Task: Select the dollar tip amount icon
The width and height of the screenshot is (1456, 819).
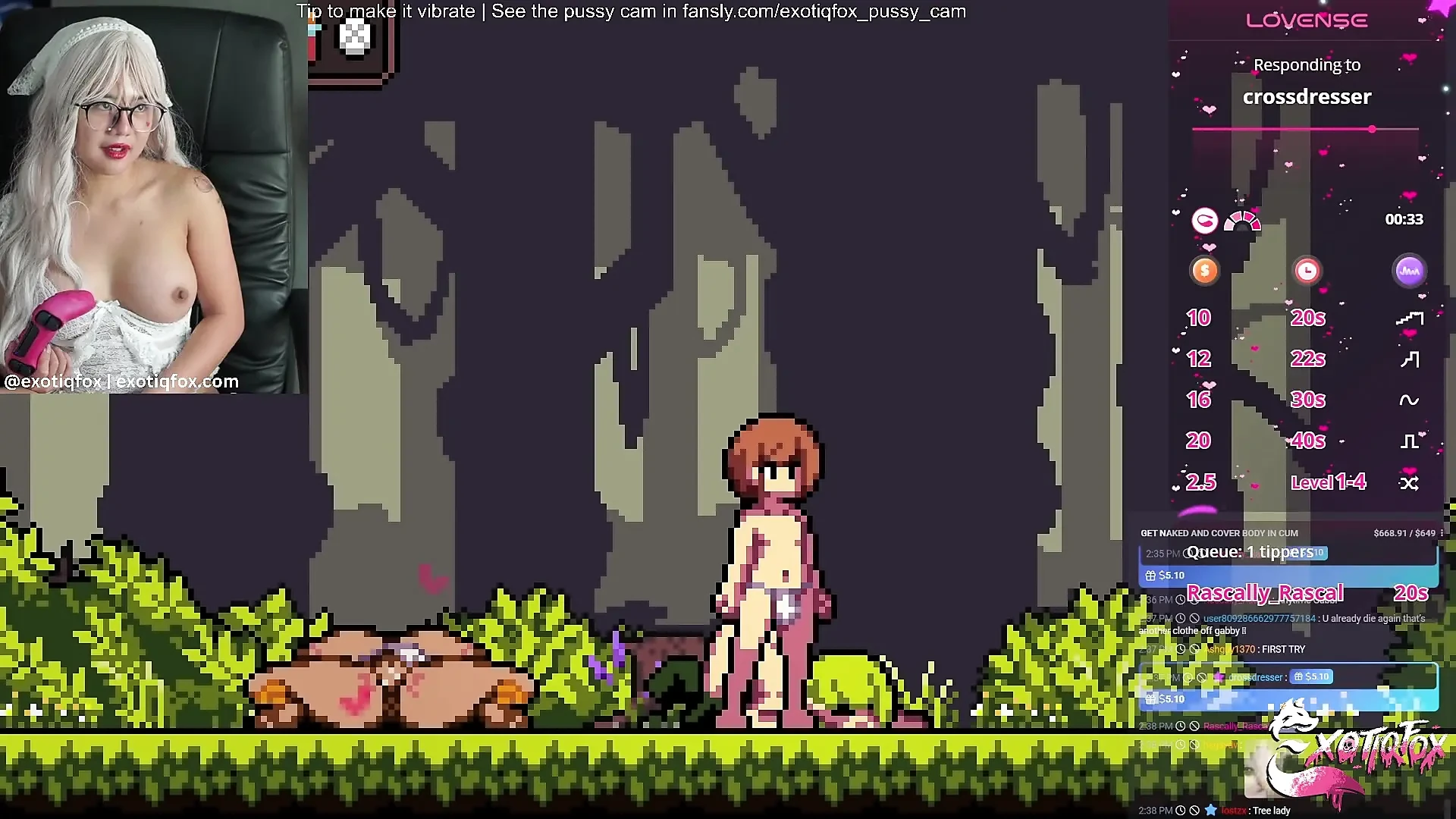Action: (1204, 271)
